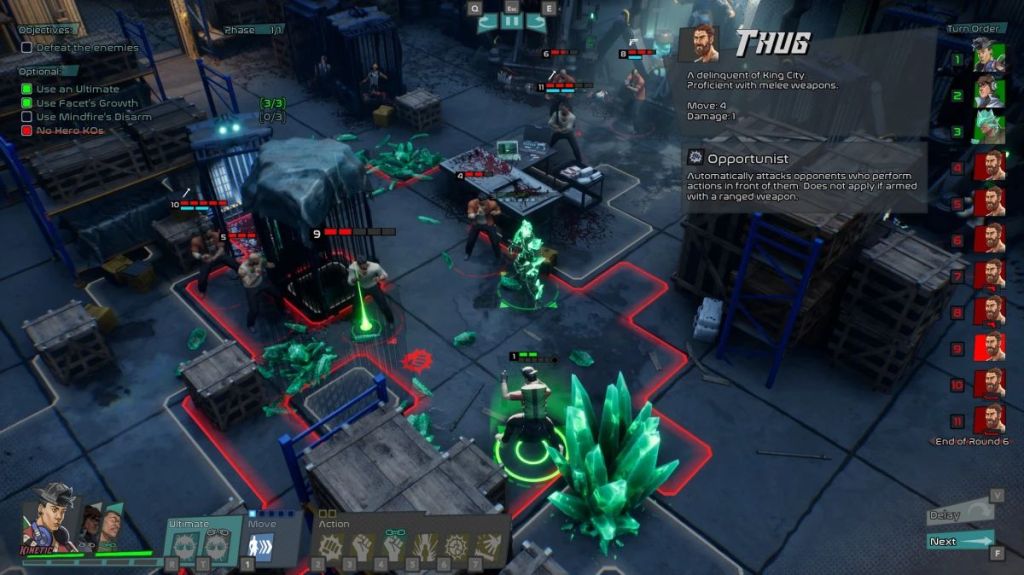This screenshot has height=575, width=1024.
Task: Activate the linked second Ultimate ability icon
Action: tap(217, 545)
